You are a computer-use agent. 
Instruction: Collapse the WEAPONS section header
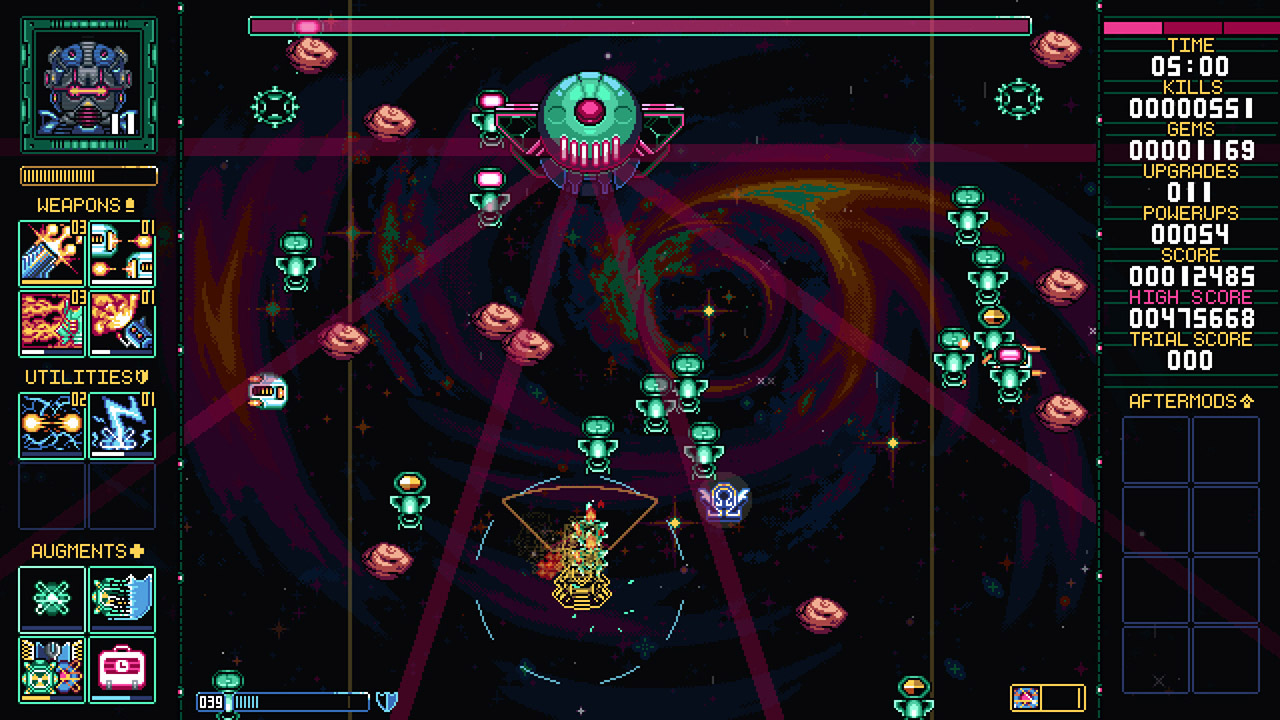pyautogui.click(x=75, y=204)
